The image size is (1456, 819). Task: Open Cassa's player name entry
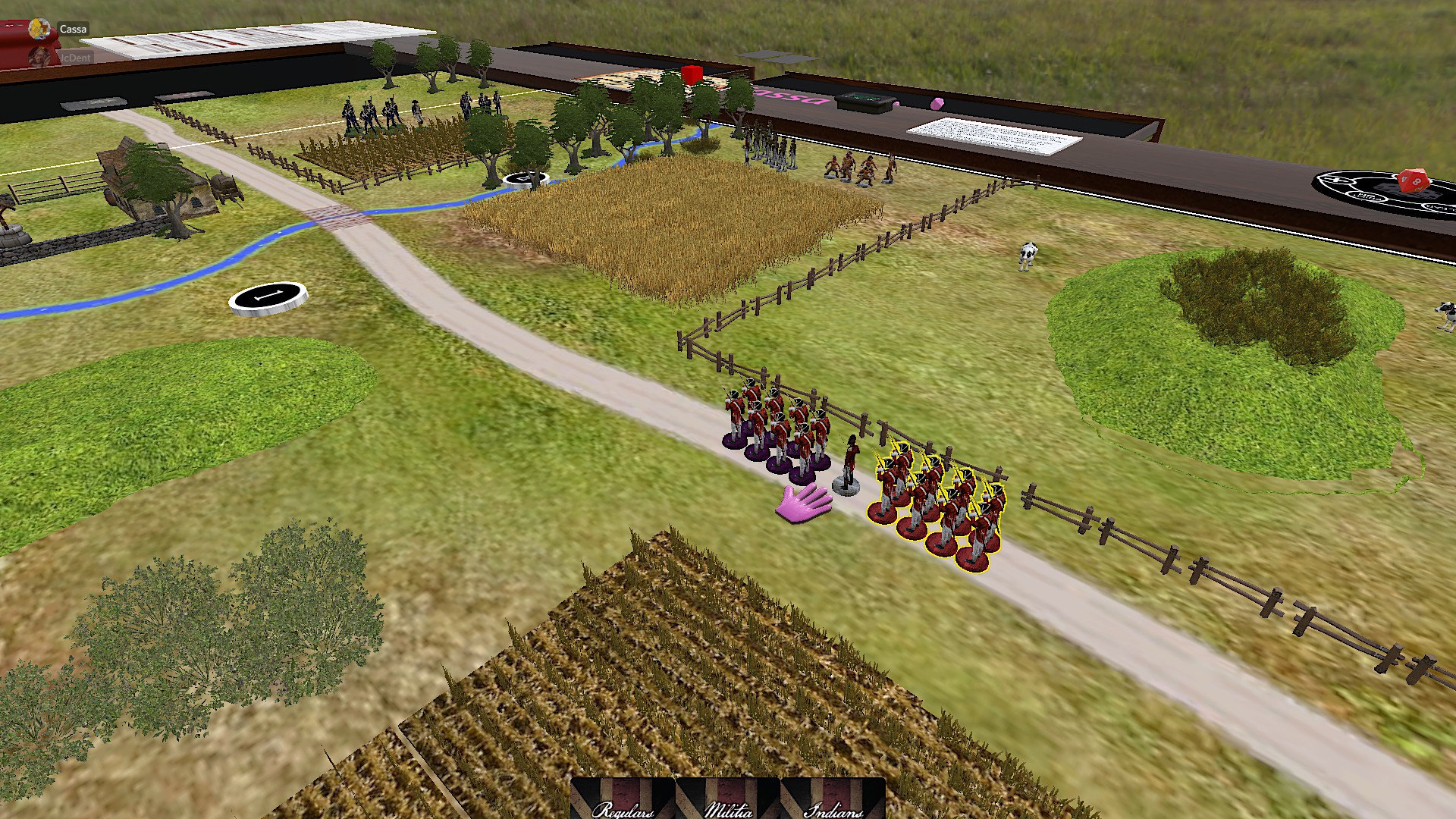(73, 30)
